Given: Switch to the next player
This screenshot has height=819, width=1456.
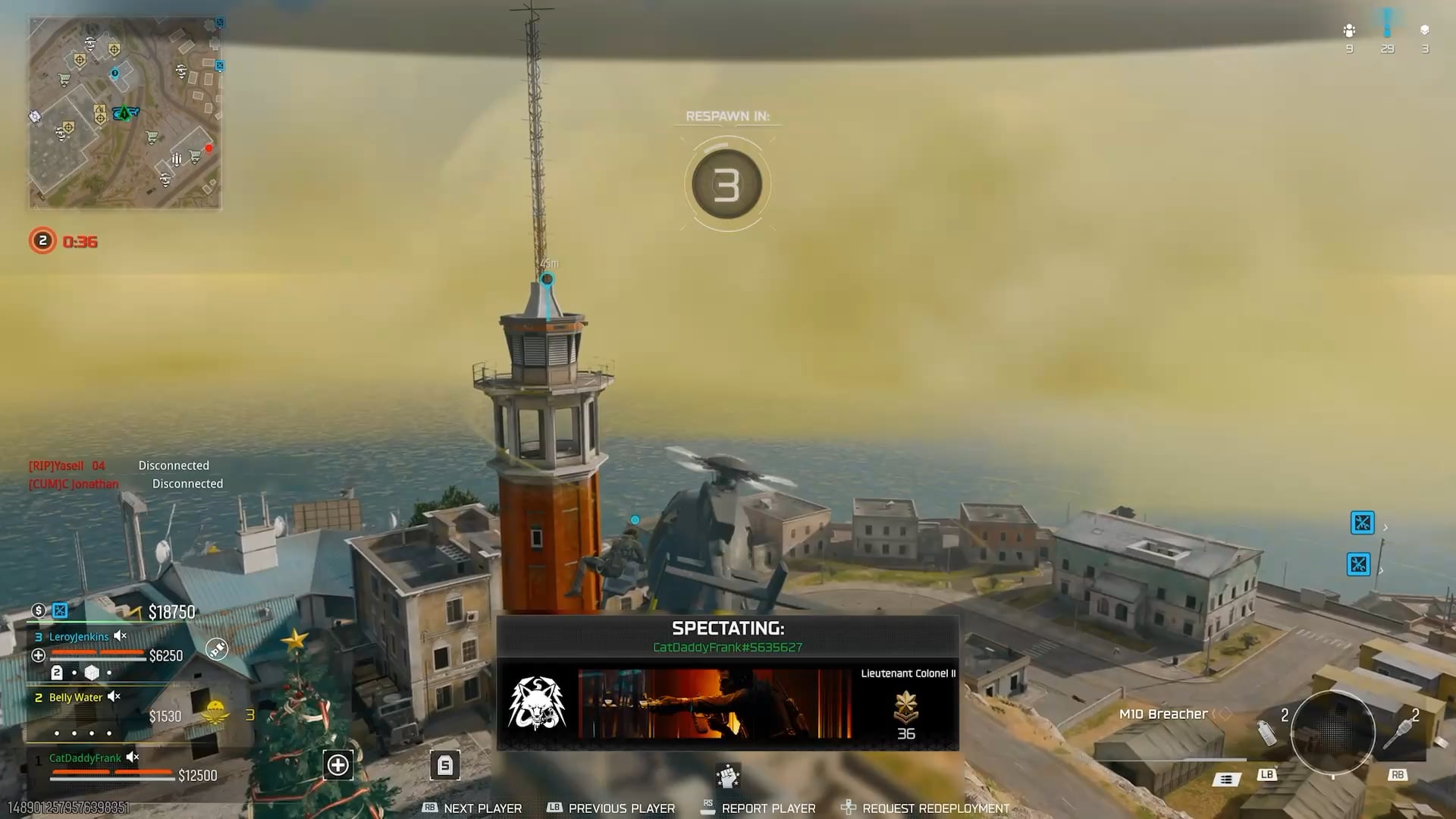Looking at the screenshot, I should point(482,808).
